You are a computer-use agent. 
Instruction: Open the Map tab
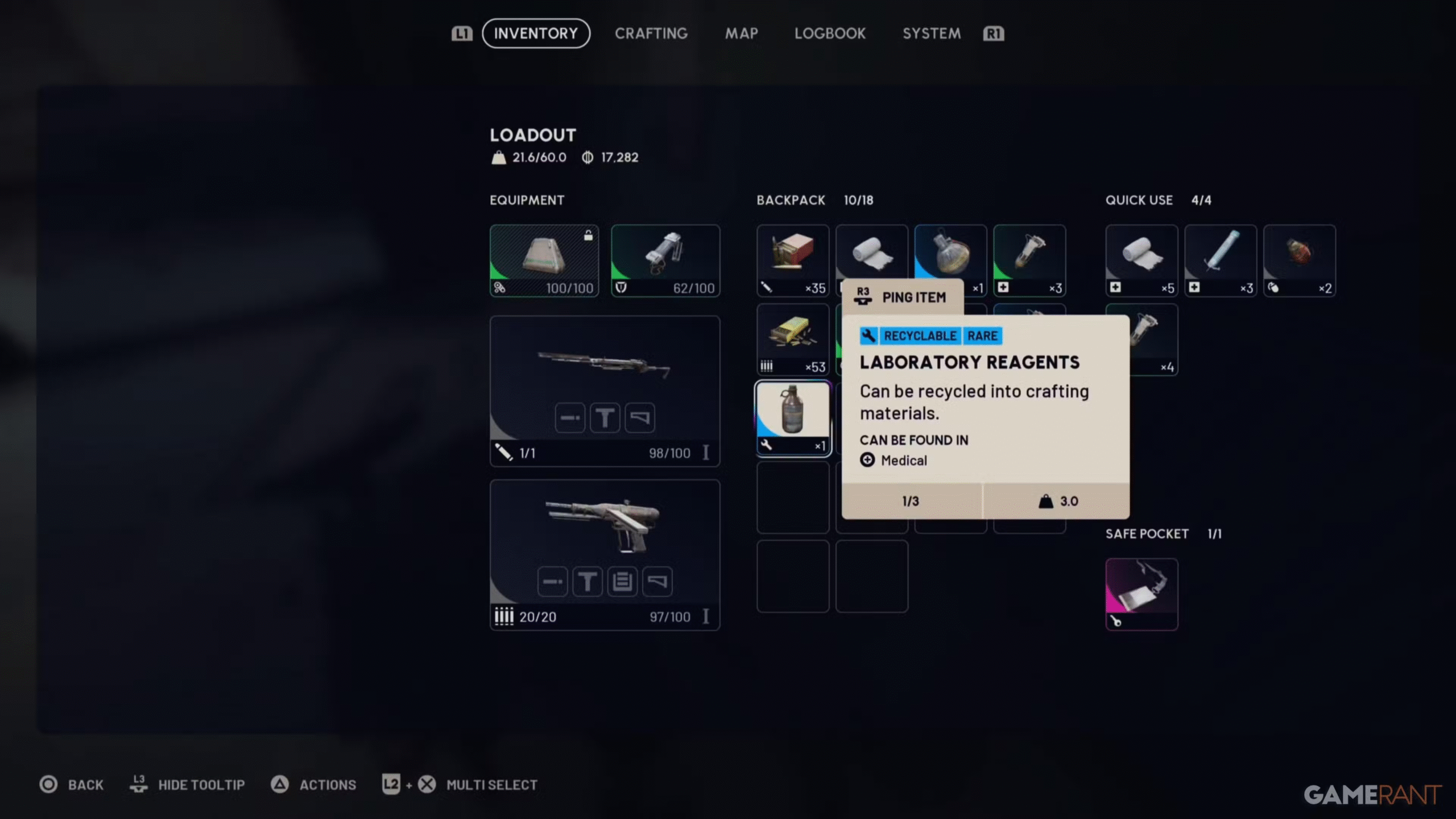pyautogui.click(x=741, y=33)
